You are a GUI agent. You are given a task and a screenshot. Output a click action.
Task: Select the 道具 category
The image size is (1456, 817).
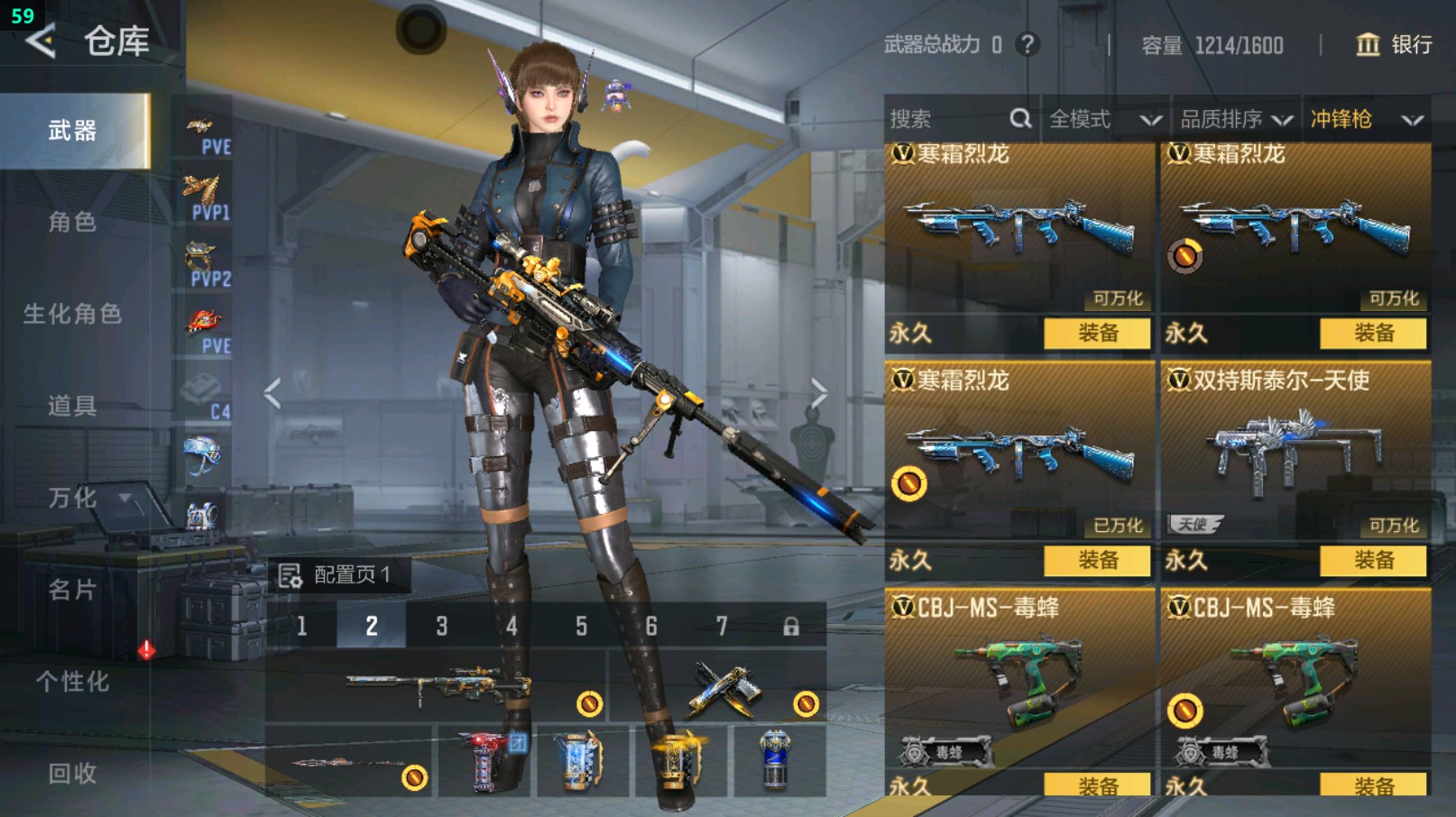point(72,406)
